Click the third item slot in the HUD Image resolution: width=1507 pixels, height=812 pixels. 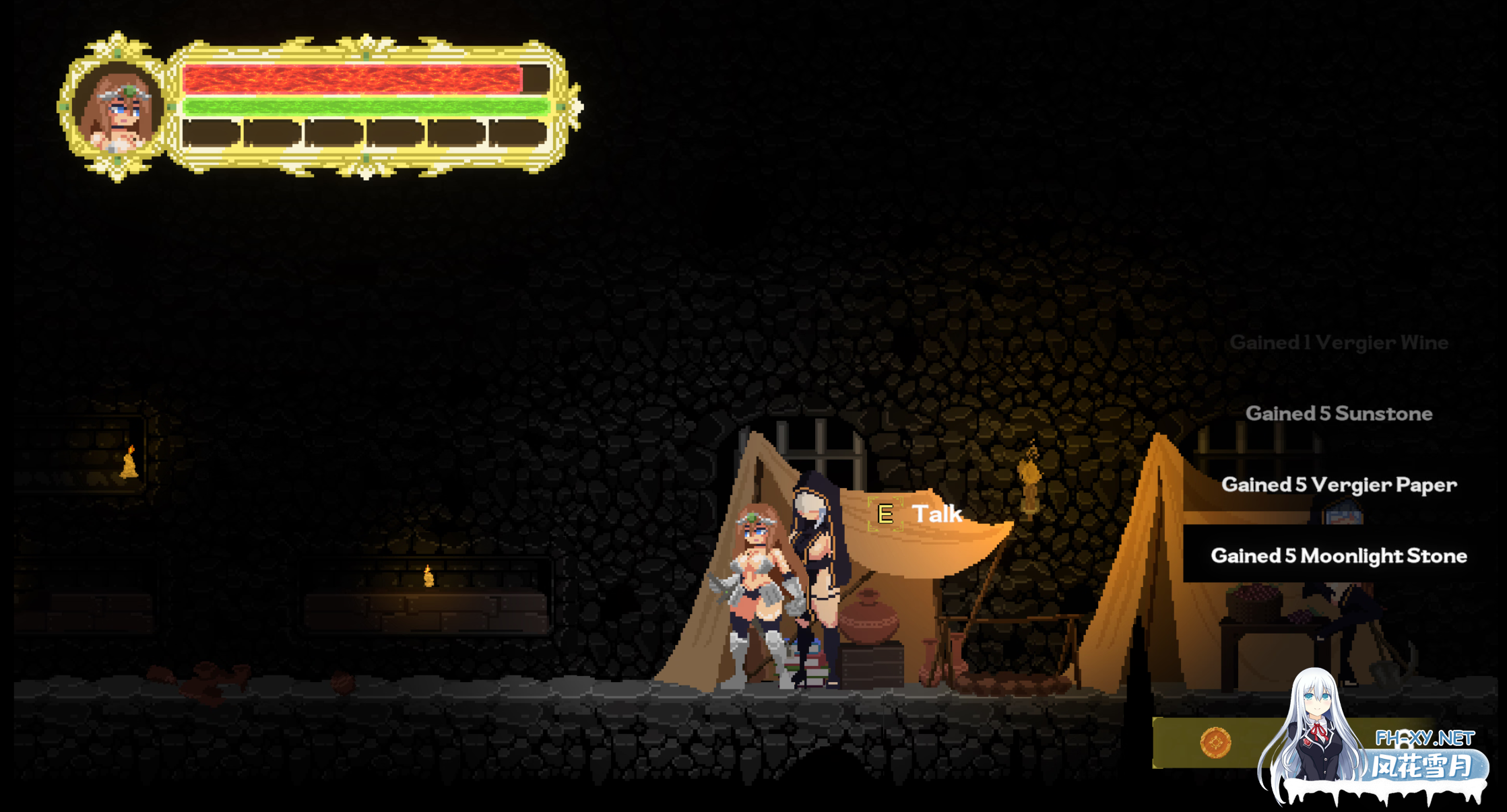pos(333,132)
